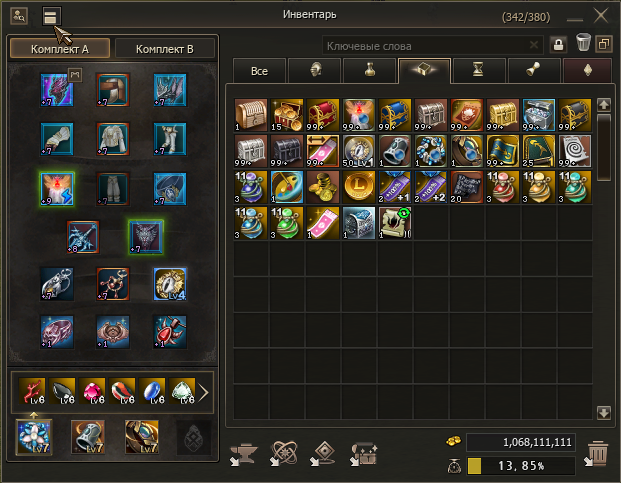
Task: Select the Lv4 golden compass equipment slot
Action: point(167,285)
